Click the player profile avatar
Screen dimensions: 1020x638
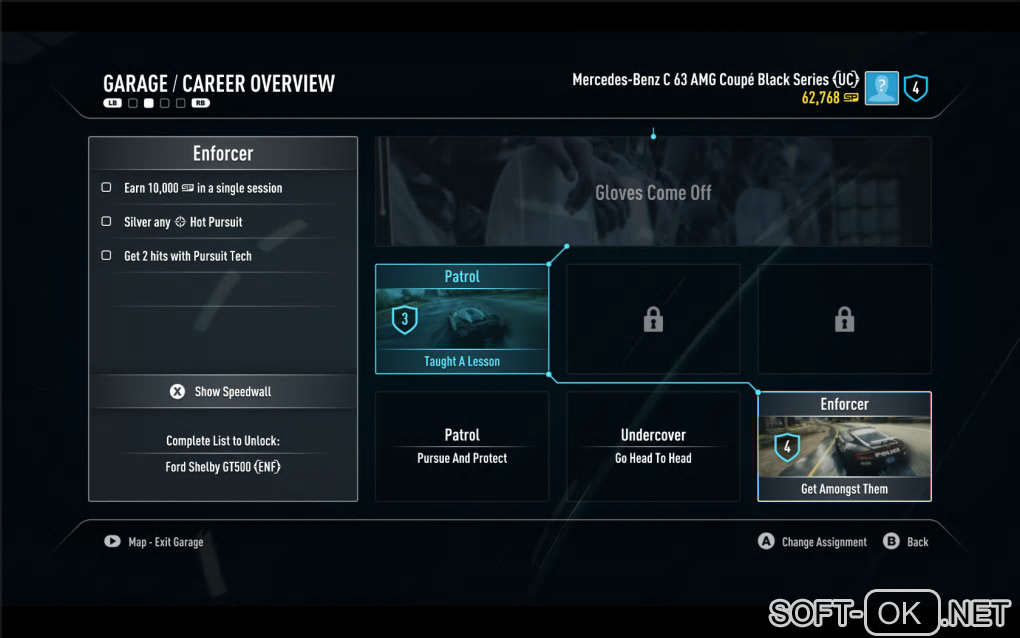point(881,88)
